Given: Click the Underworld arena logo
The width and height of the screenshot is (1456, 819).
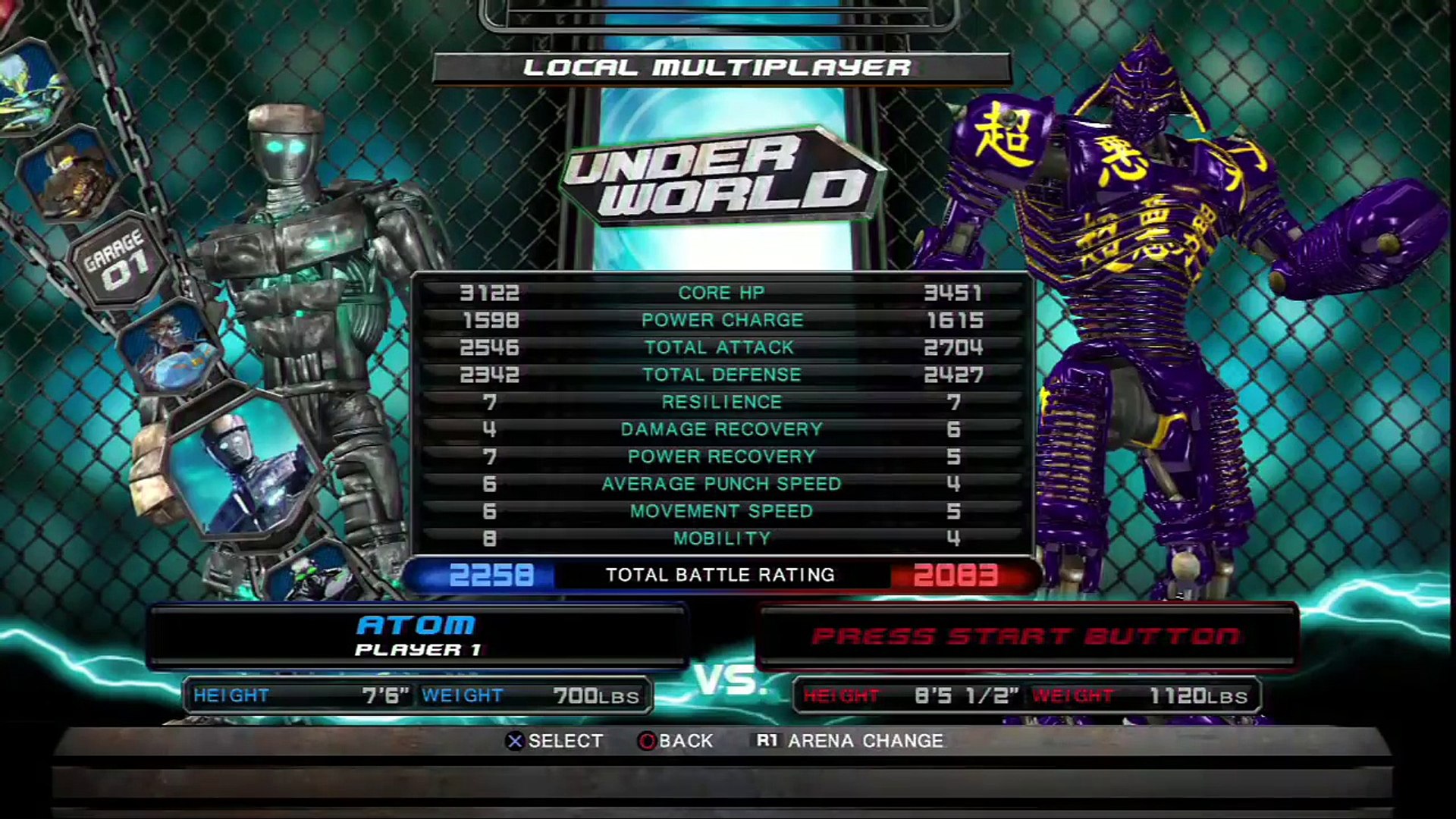Looking at the screenshot, I should click(x=720, y=176).
